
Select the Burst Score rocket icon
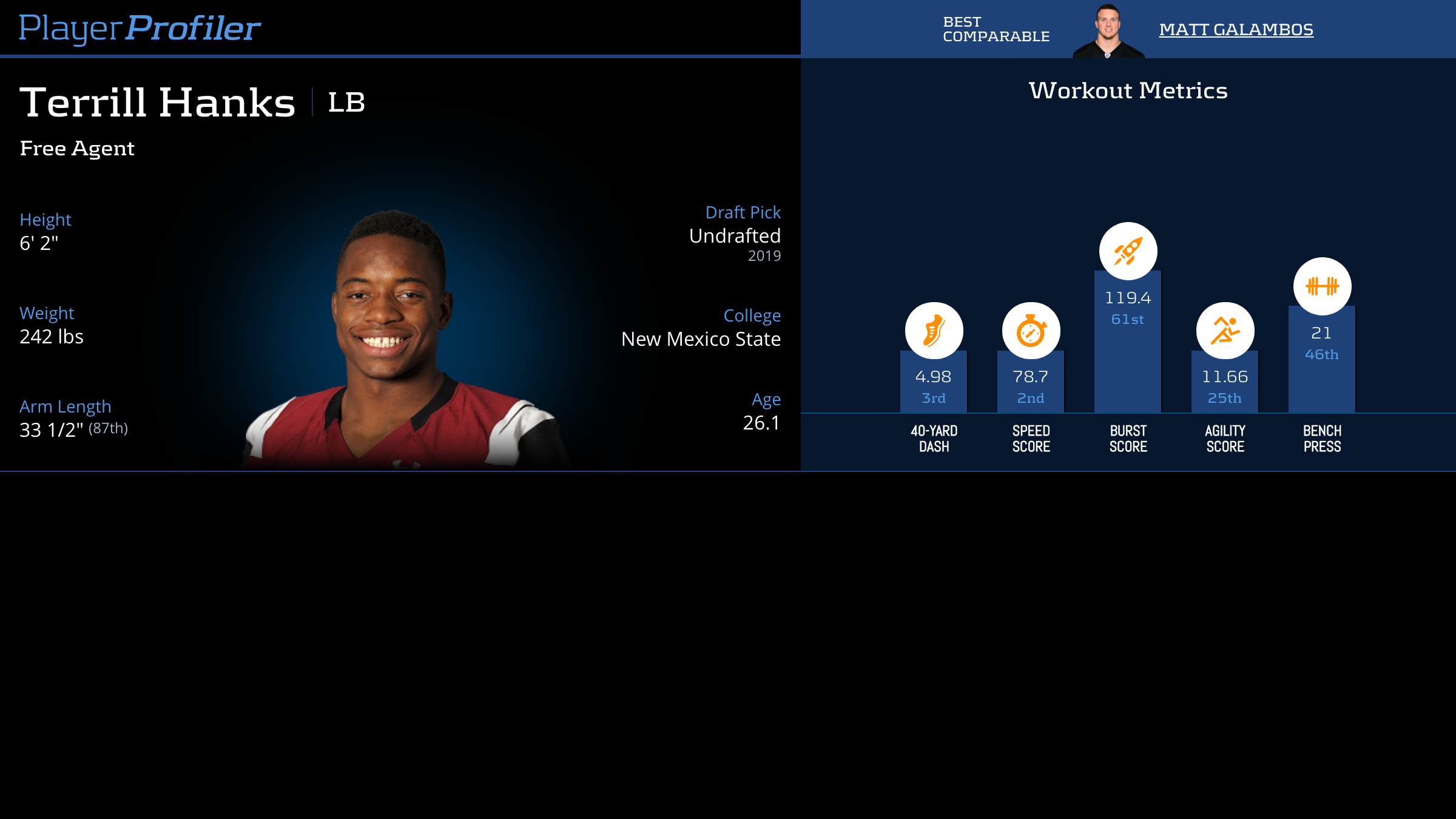coord(1128,251)
